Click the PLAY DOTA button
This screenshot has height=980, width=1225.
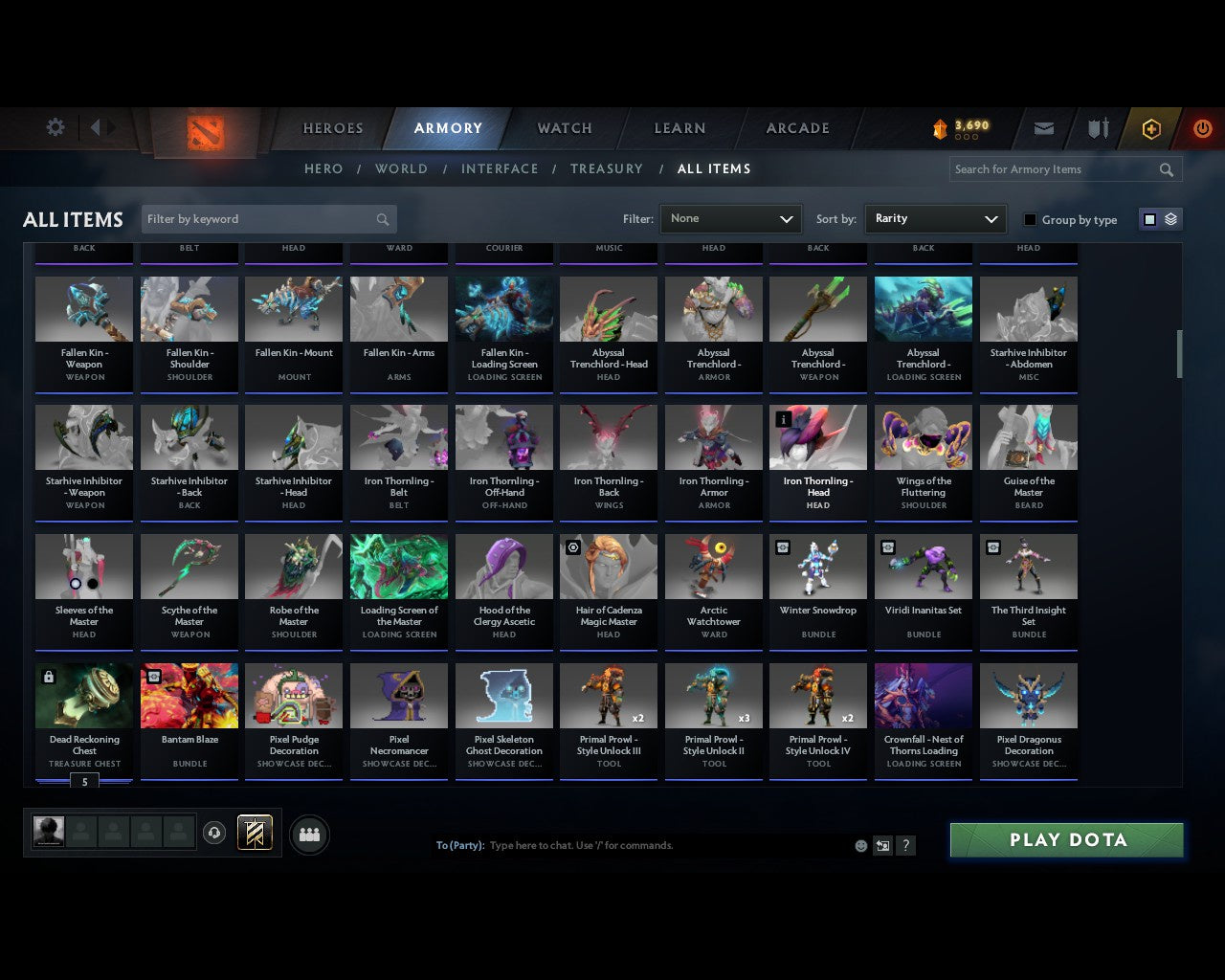(x=1066, y=839)
